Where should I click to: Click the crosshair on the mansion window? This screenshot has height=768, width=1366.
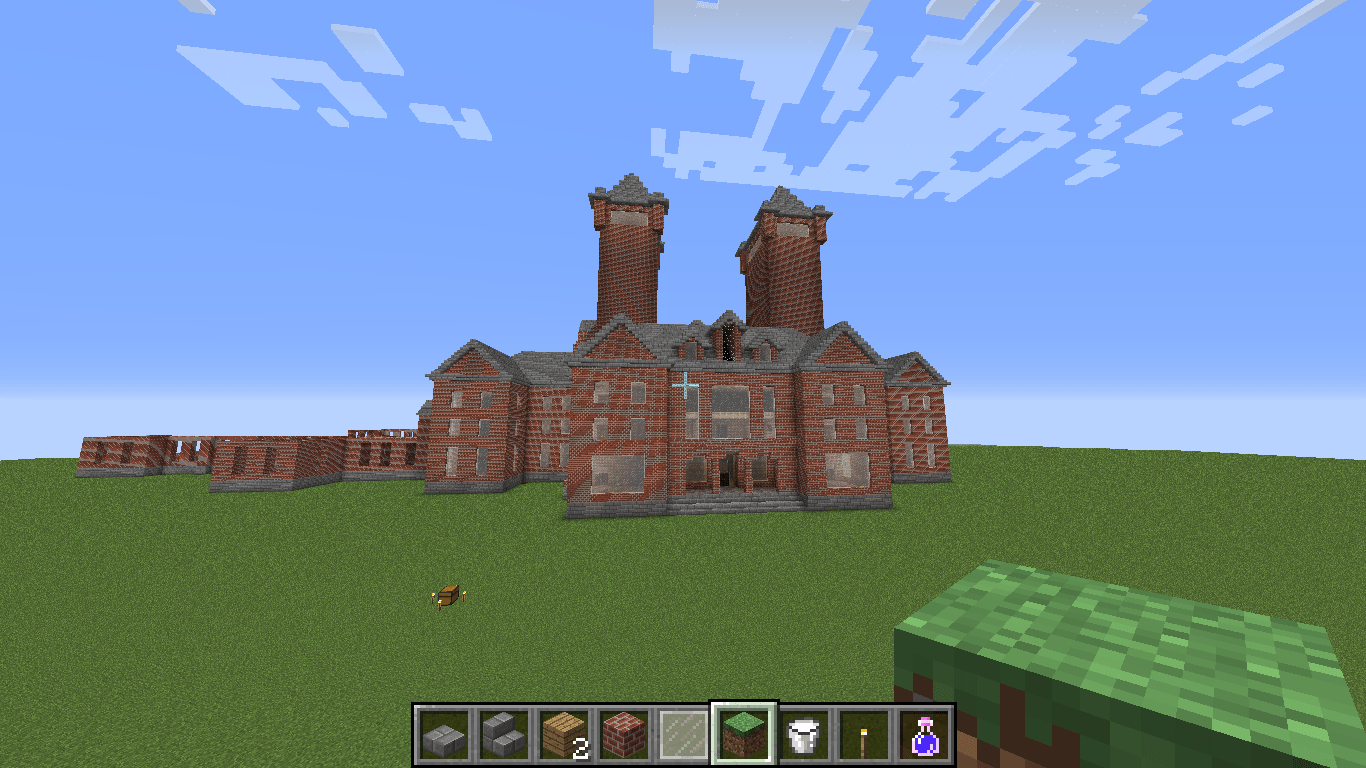(686, 381)
